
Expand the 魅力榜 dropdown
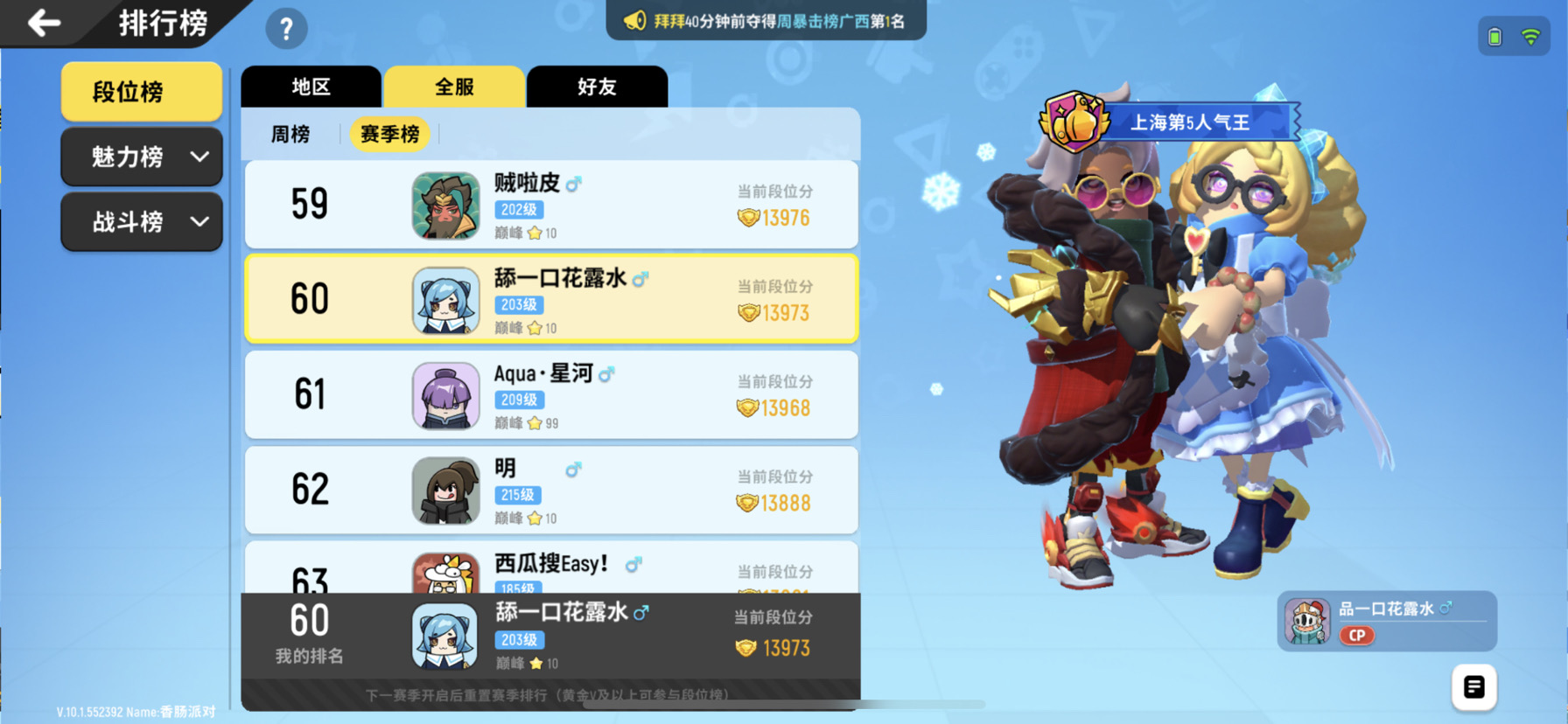141,157
